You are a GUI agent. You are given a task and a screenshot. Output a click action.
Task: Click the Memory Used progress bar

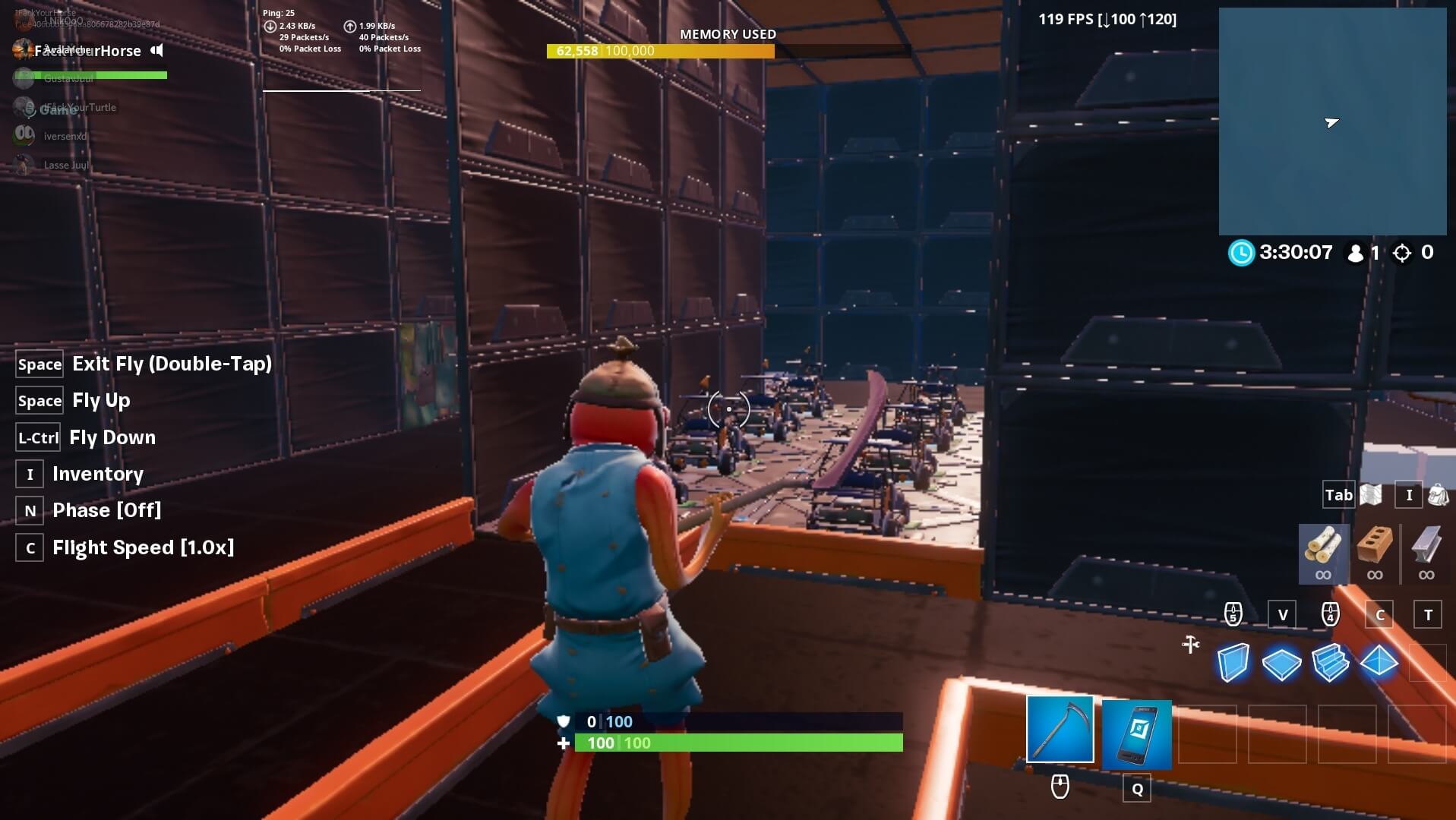[x=659, y=52]
